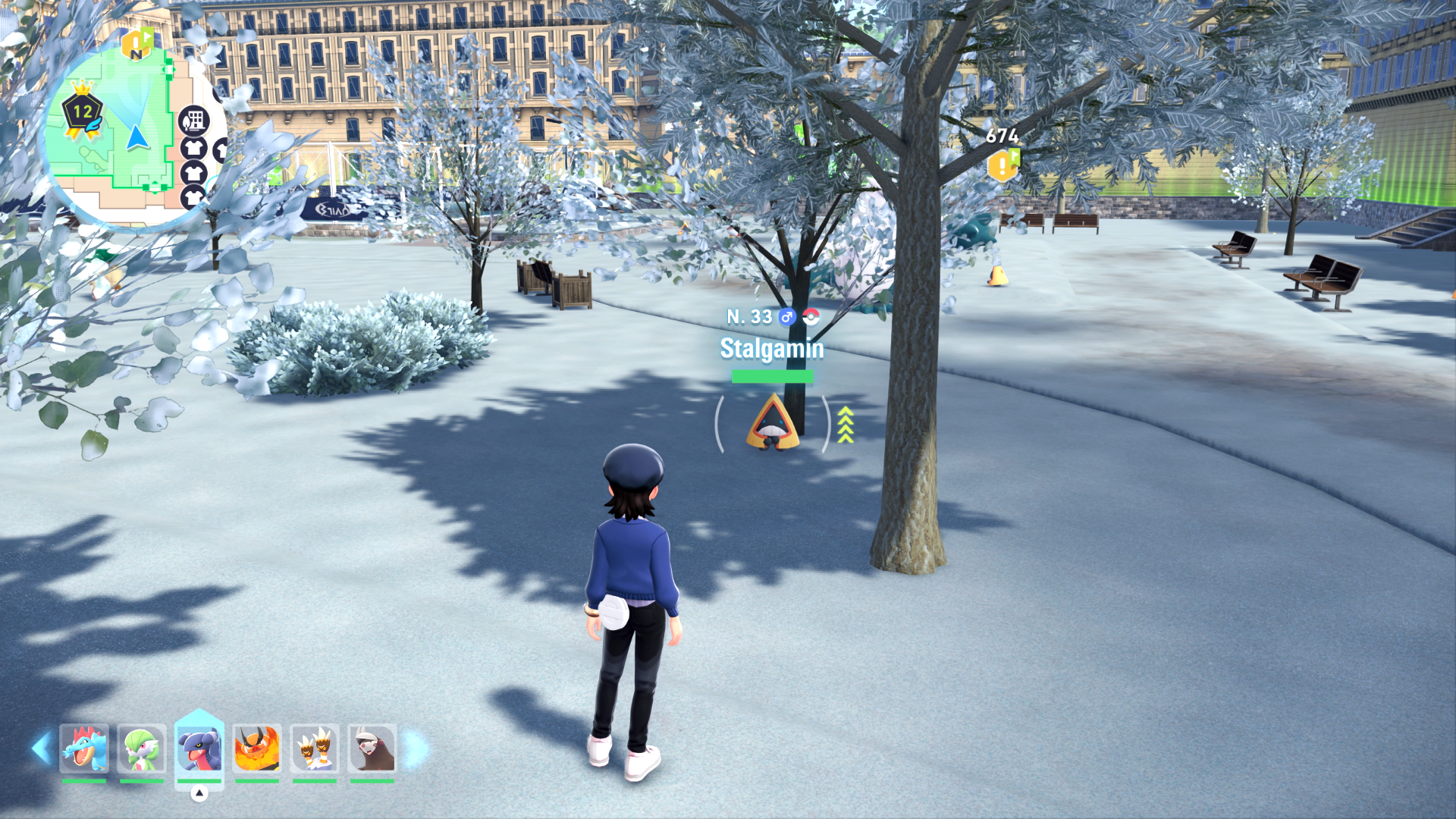
Task: Choose Gardevoir from the party bar
Action: [142, 749]
